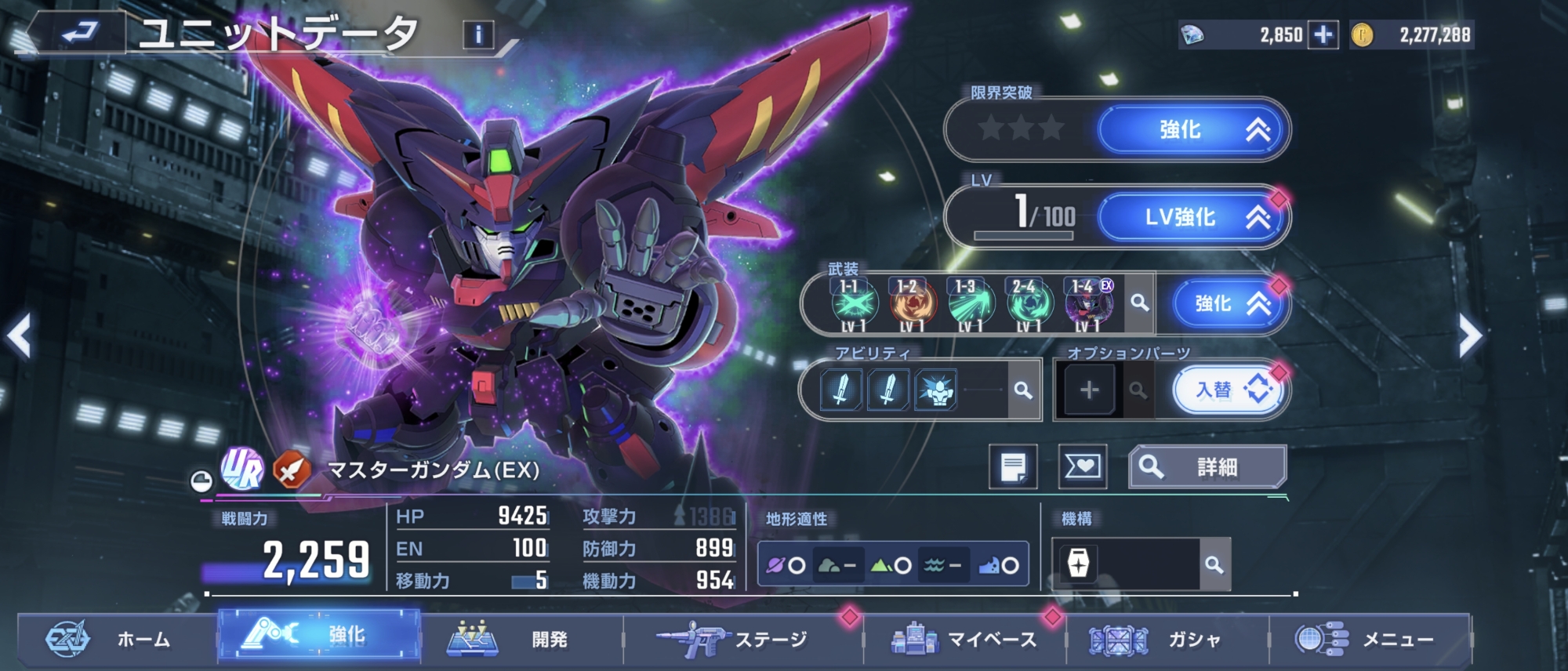The width and height of the screenshot is (1568, 671).
Task: Enhance weapons with the 武装 強化 button
Action: [x=1228, y=303]
